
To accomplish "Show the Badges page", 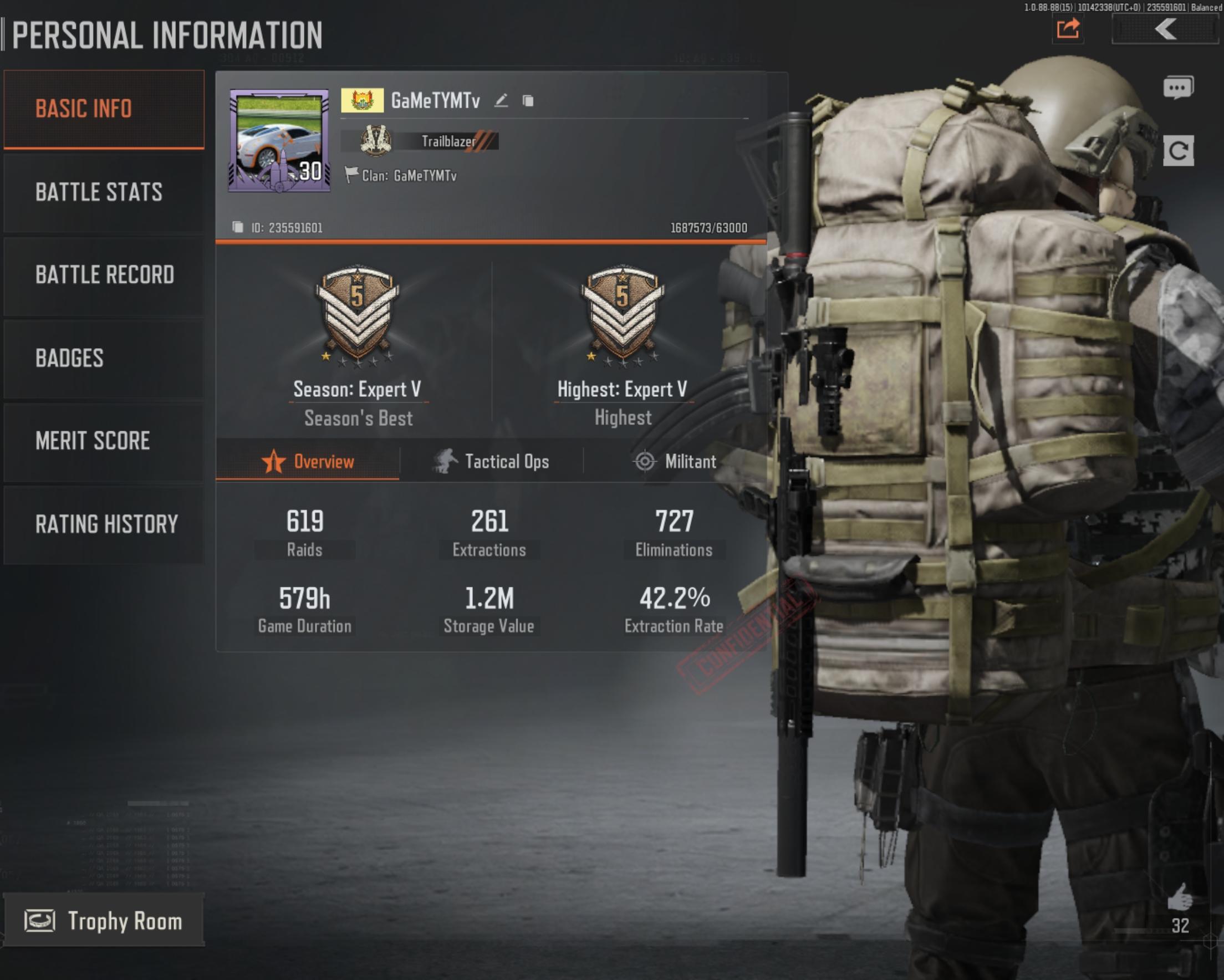I will pyautogui.click(x=104, y=358).
